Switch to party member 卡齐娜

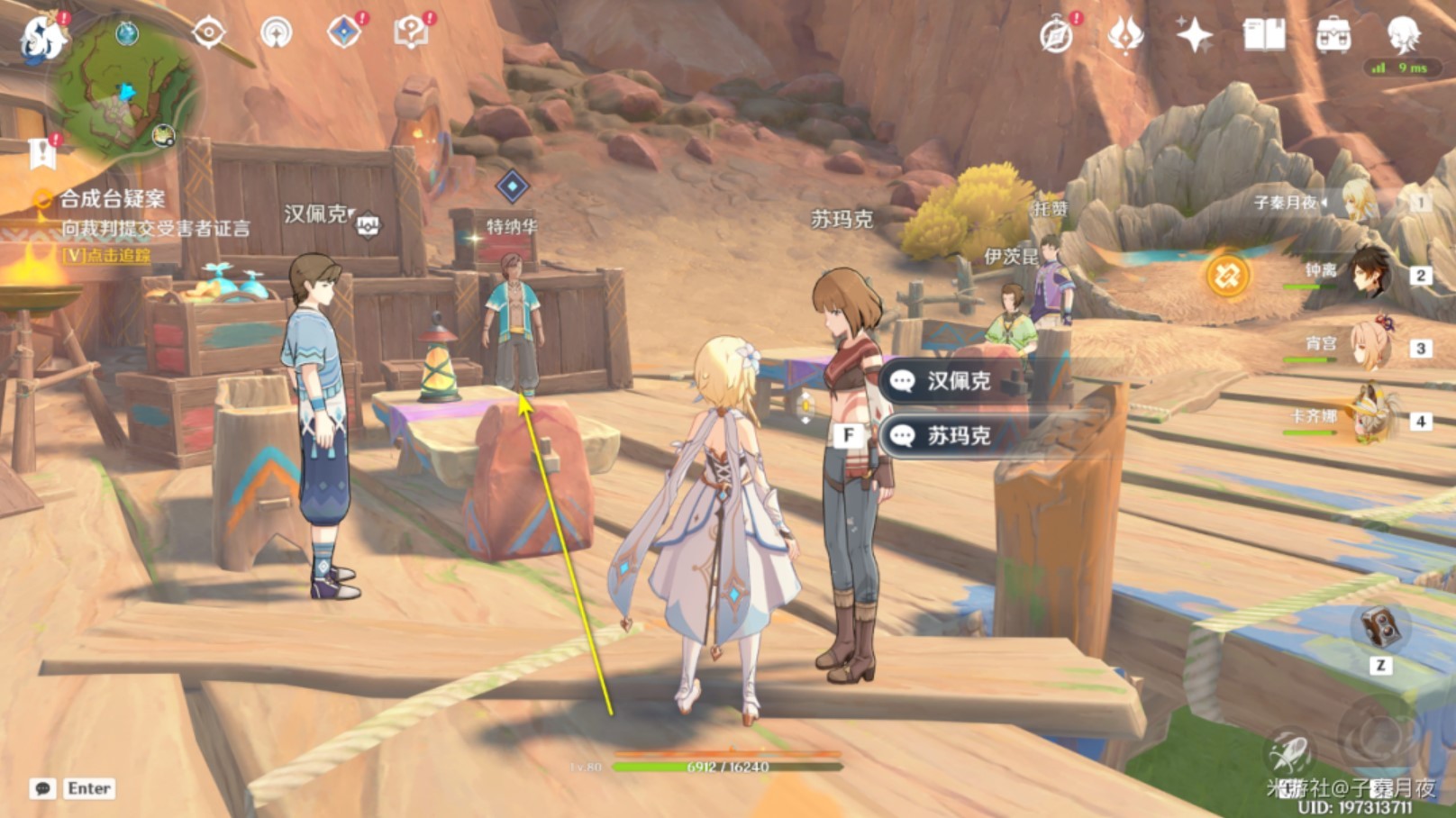1368,418
